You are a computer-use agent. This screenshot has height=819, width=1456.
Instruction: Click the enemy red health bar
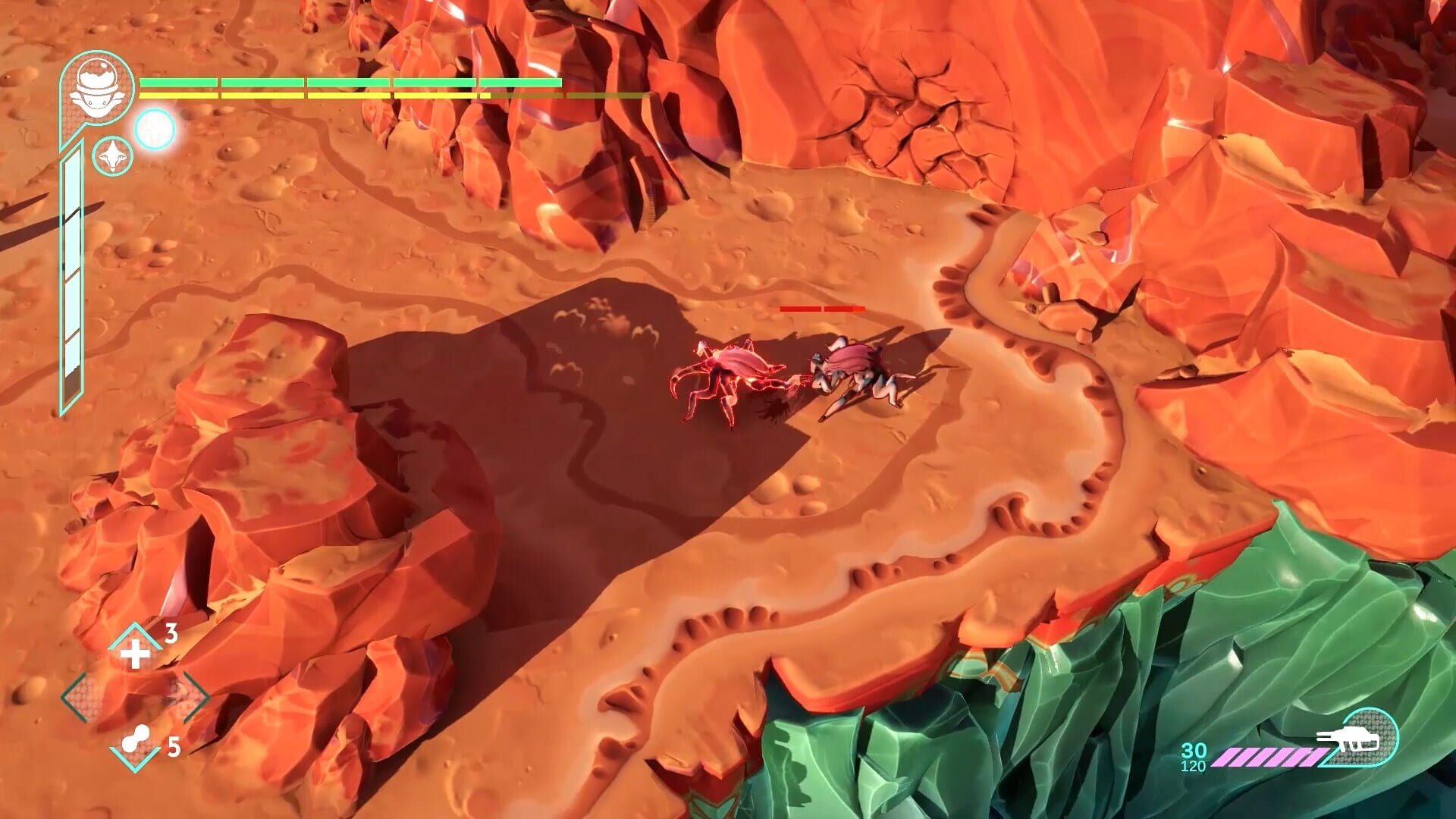(823, 309)
